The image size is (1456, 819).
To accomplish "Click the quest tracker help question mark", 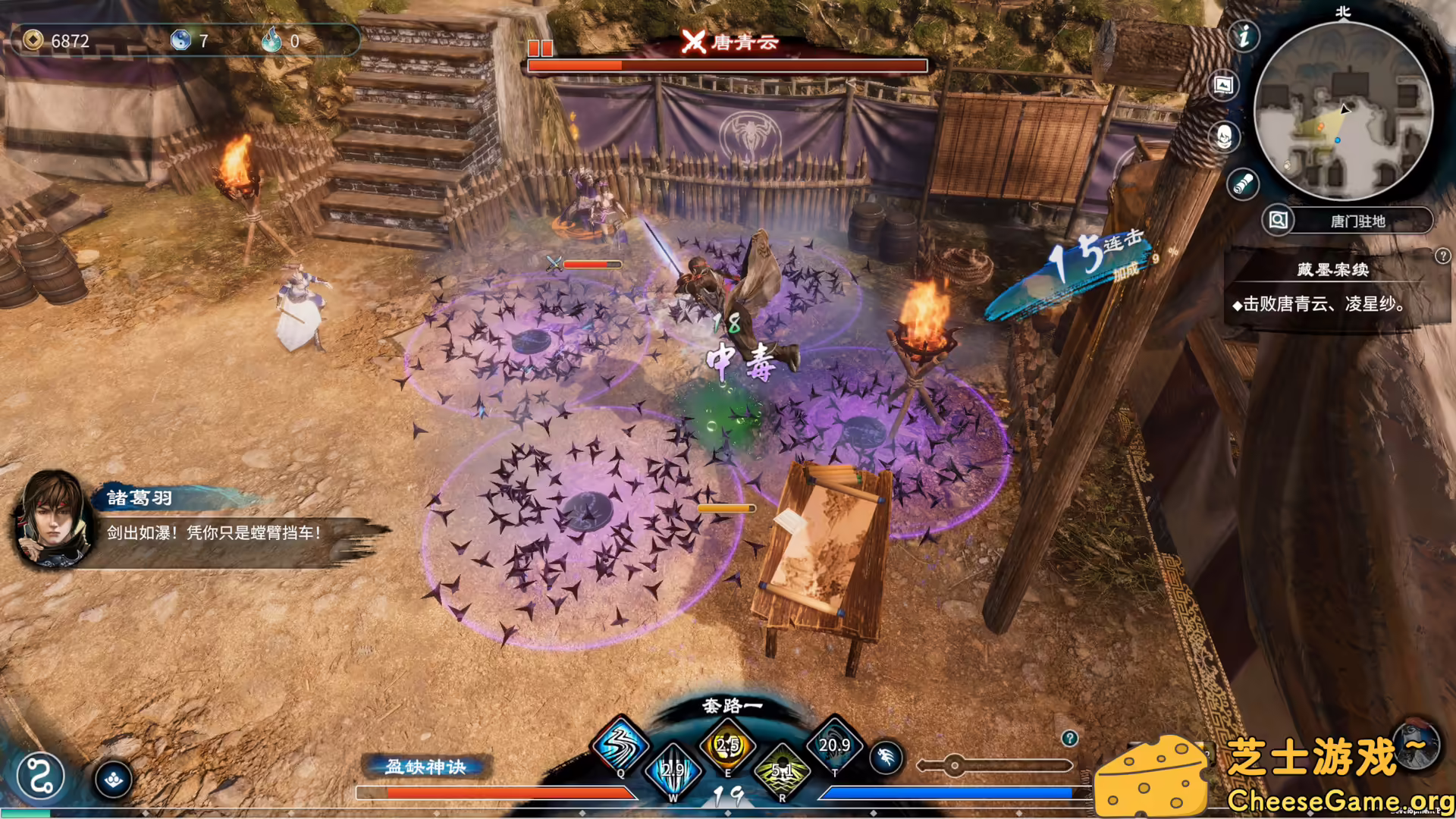I will pyautogui.click(x=1442, y=256).
